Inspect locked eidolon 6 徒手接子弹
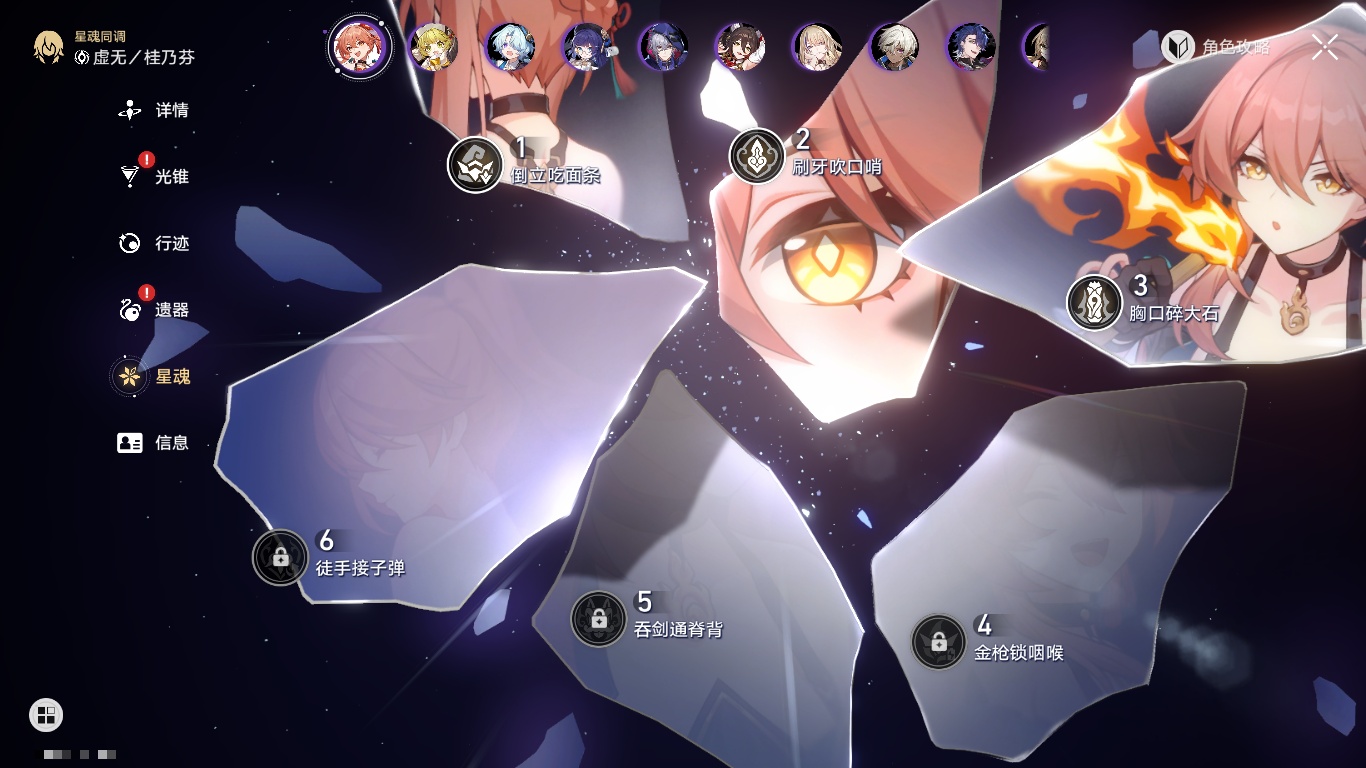Image resolution: width=1366 pixels, height=768 pixels. (x=280, y=557)
